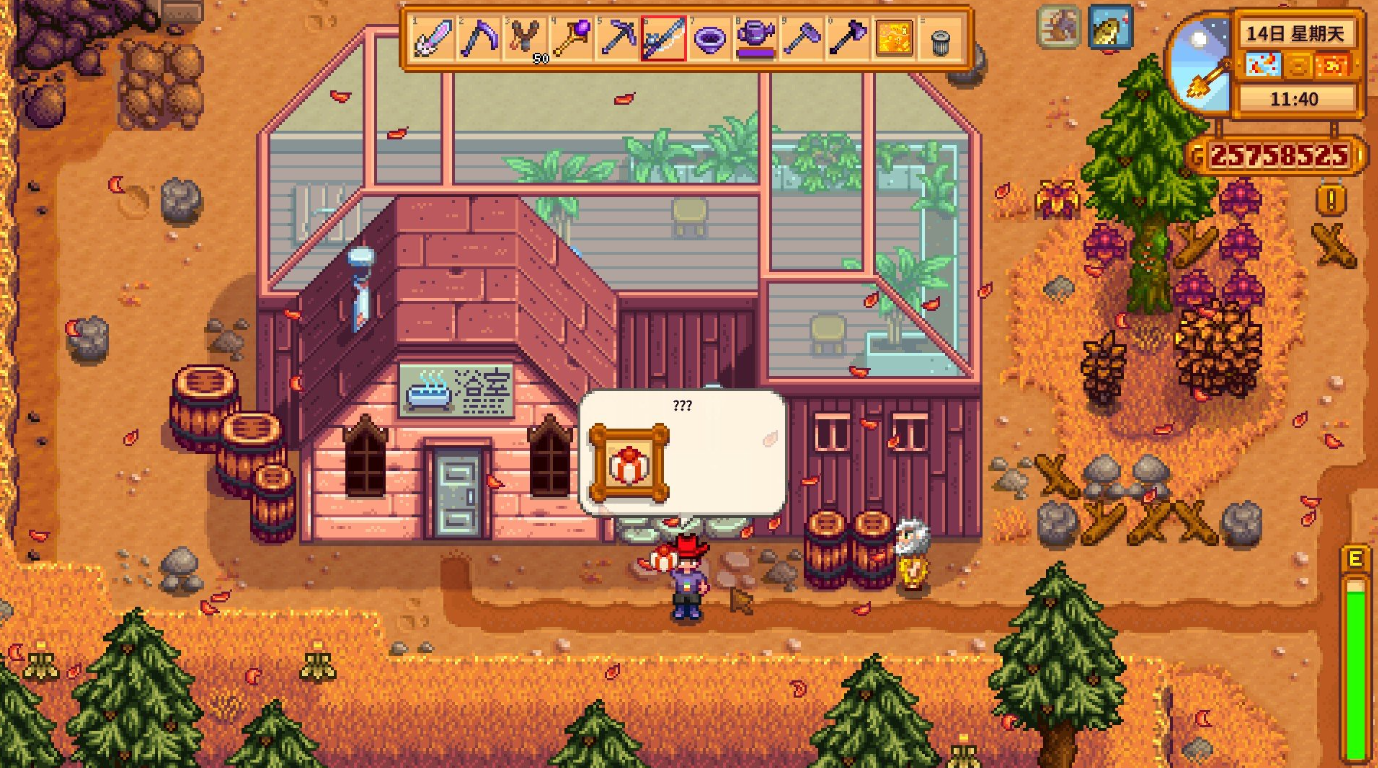The height and width of the screenshot is (768, 1378).
Task: Equip the purple watering can
Action: (756, 40)
